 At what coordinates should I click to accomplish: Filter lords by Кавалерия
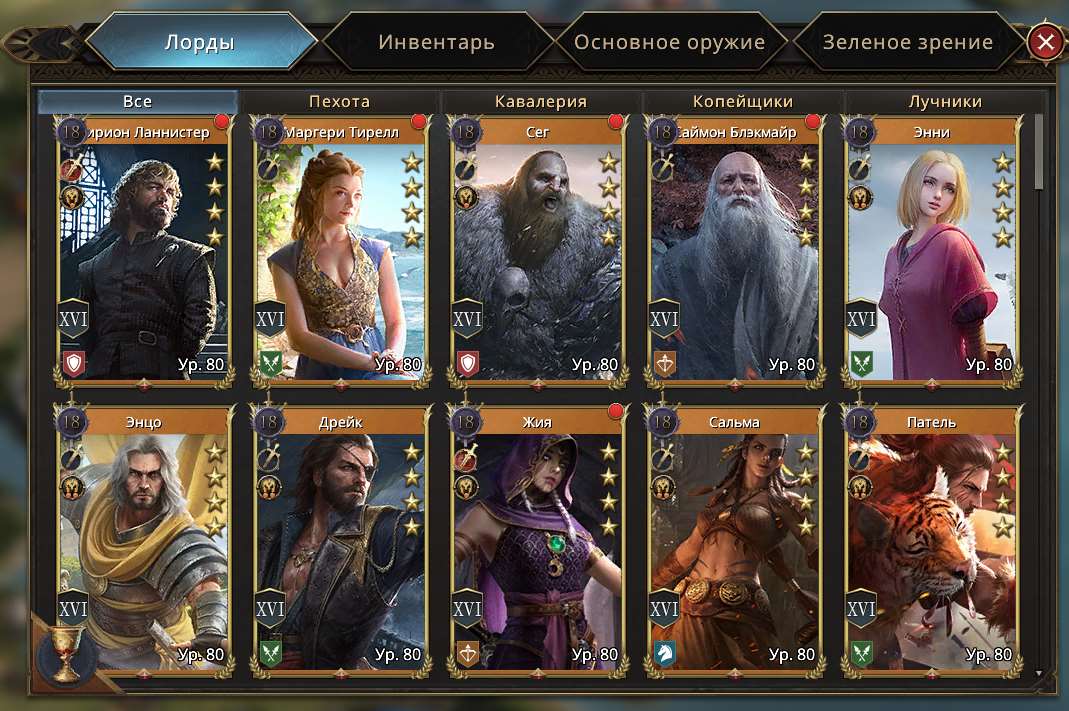click(x=540, y=101)
